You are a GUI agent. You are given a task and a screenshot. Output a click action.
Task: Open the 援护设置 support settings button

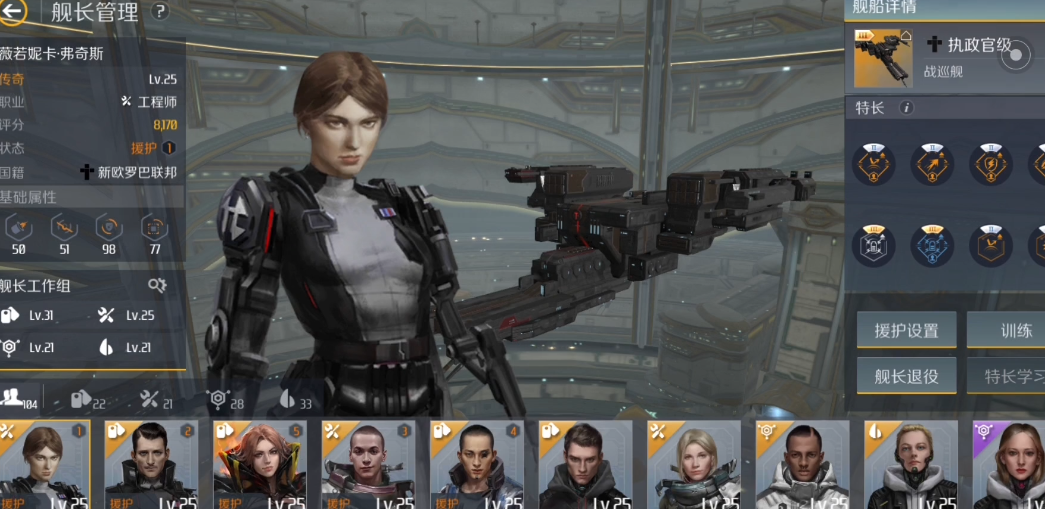pyautogui.click(x=906, y=330)
